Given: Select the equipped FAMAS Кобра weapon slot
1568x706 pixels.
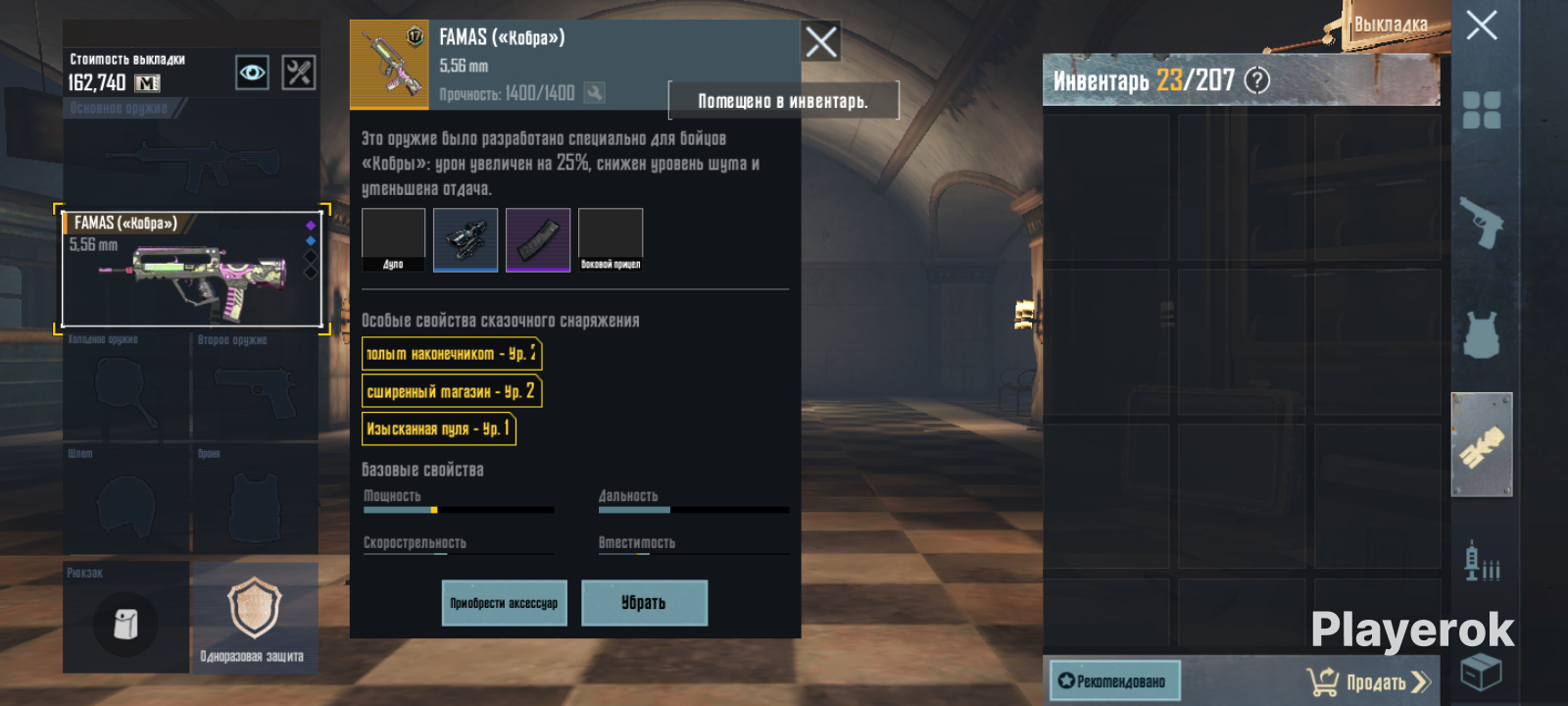Looking at the screenshot, I should 192,269.
